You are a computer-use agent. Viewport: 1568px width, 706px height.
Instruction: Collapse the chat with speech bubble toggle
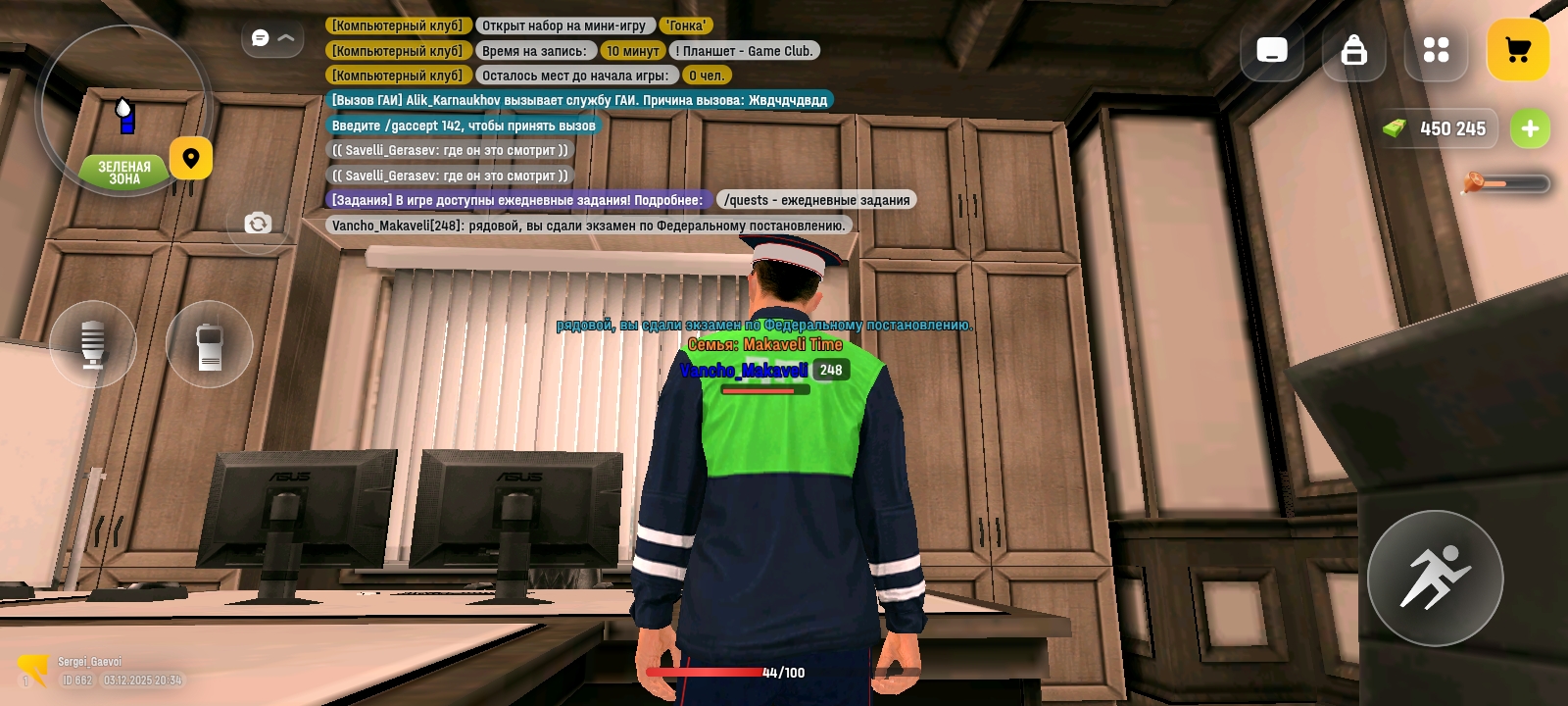(272, 38)
